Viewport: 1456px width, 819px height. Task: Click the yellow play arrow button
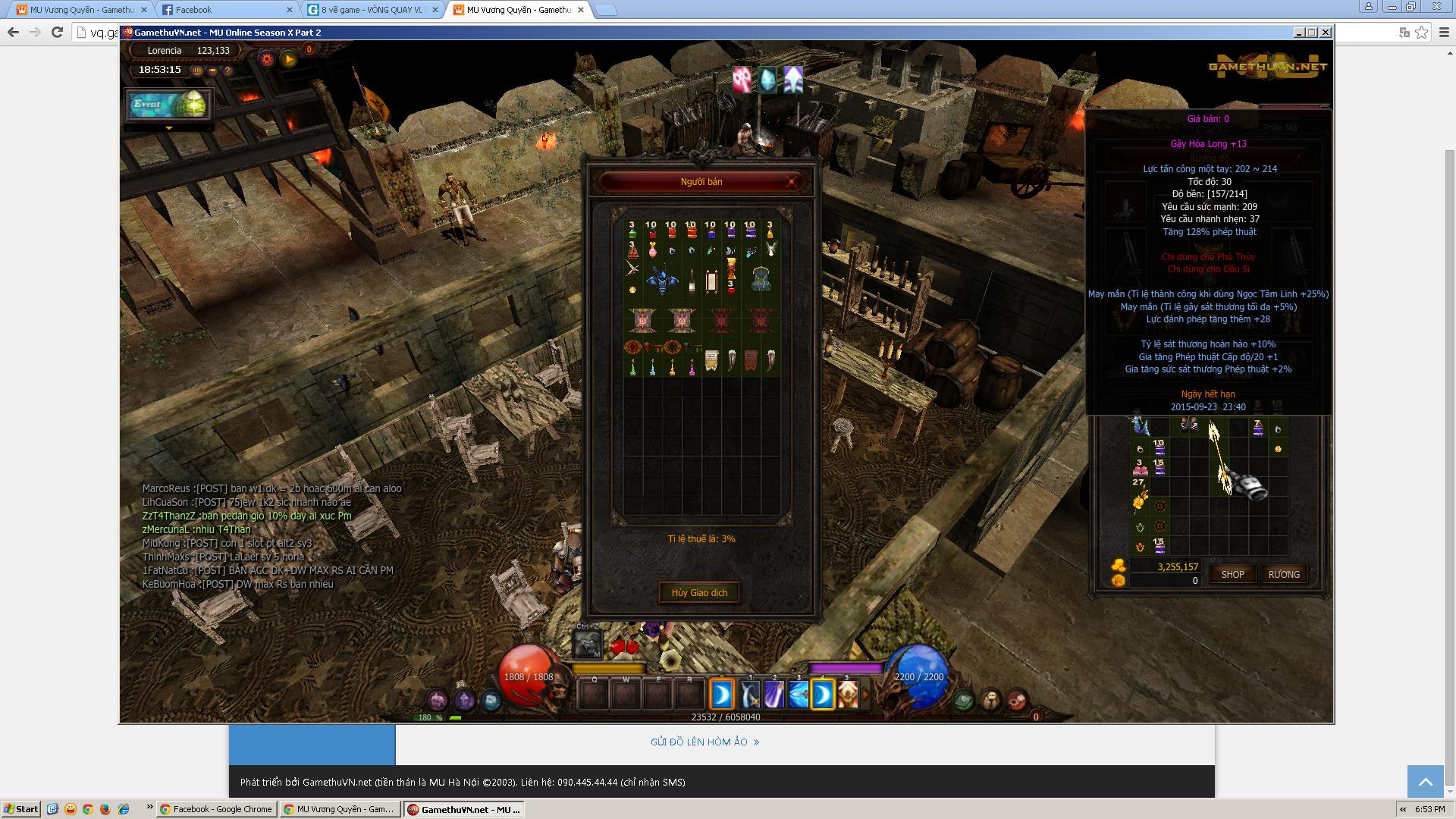click(x=288, y=59)
